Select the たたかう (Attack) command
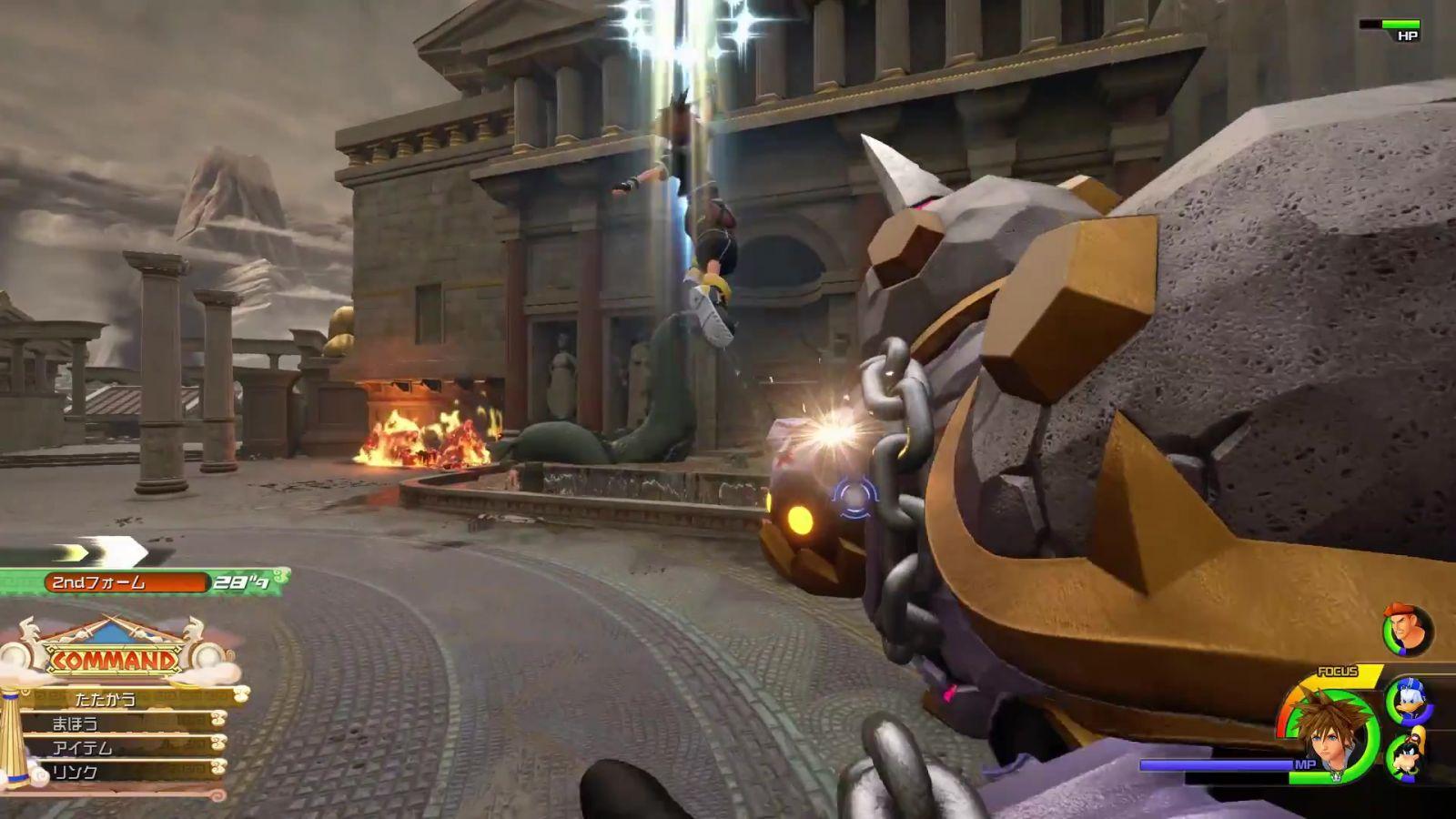The image size is (1456, 819). pos(106,699)
